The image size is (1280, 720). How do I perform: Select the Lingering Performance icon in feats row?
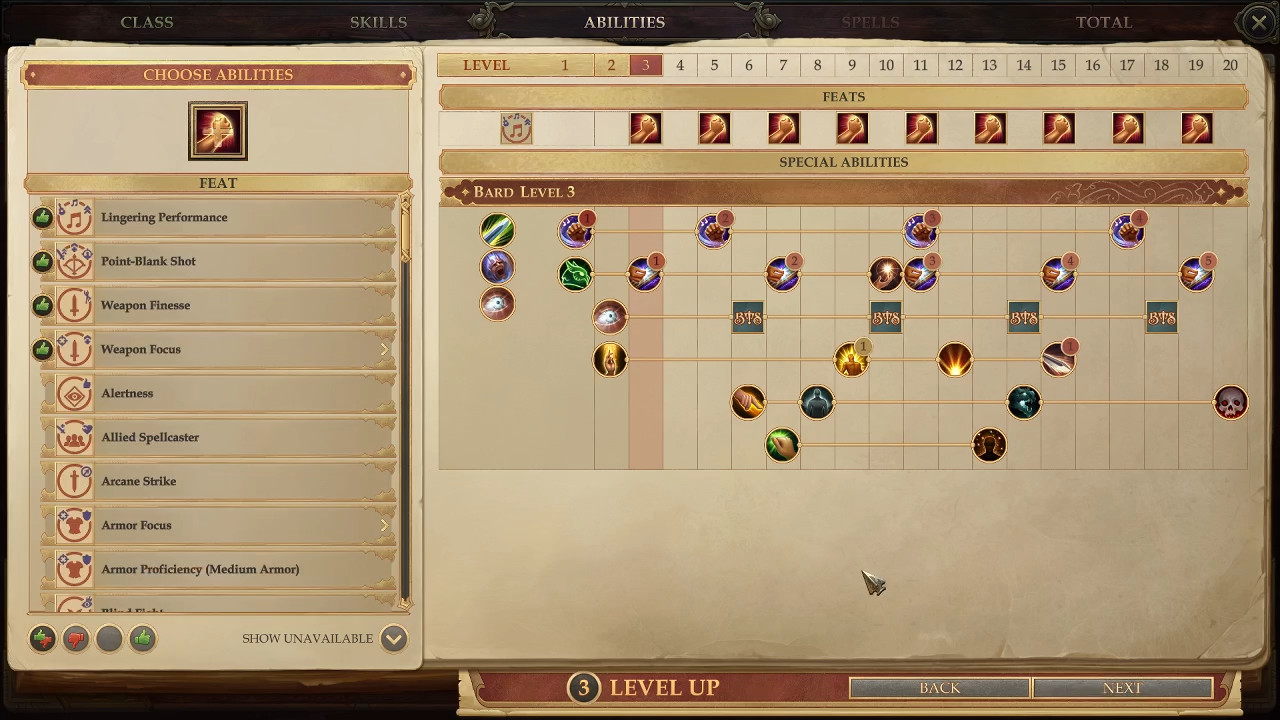click(516, 128)
